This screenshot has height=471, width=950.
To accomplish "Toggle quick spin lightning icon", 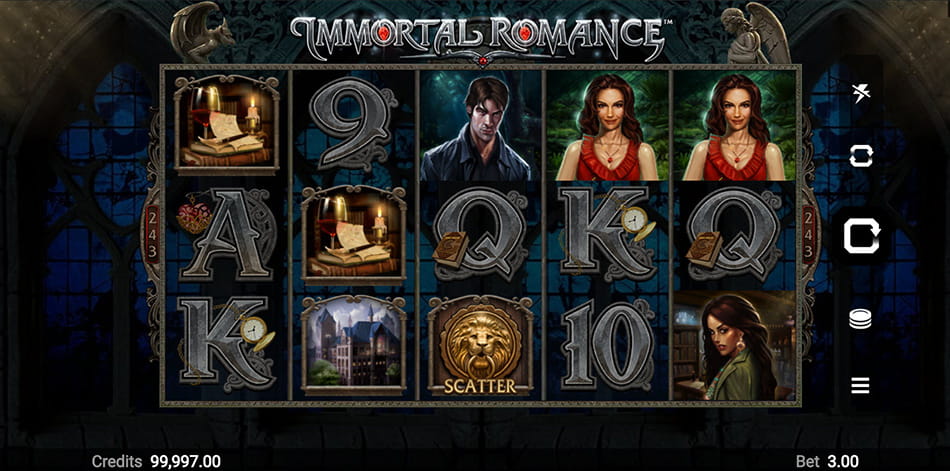I will [x=860, y=94].
